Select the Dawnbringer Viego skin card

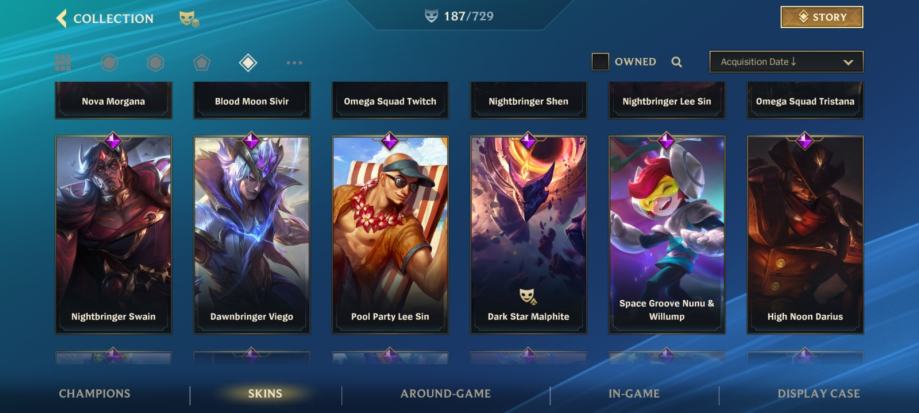252,234
